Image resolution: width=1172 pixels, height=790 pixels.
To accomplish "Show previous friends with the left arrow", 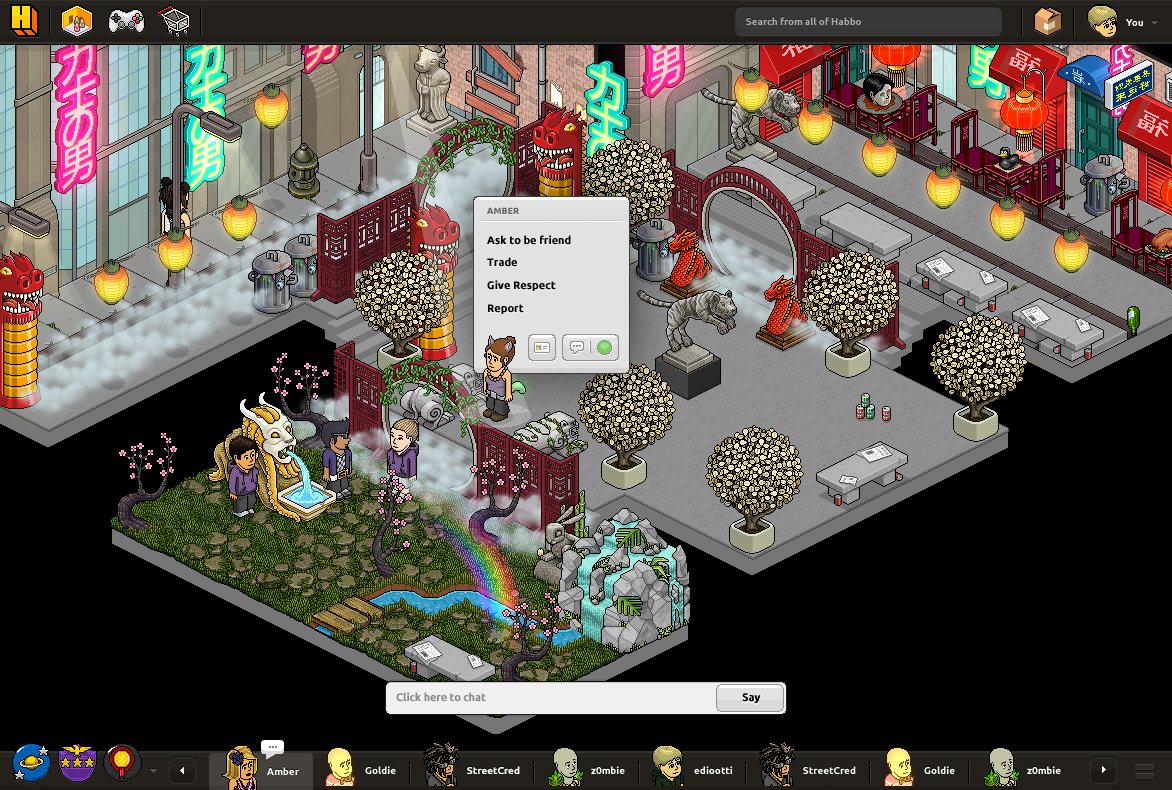I will point(182,770).
